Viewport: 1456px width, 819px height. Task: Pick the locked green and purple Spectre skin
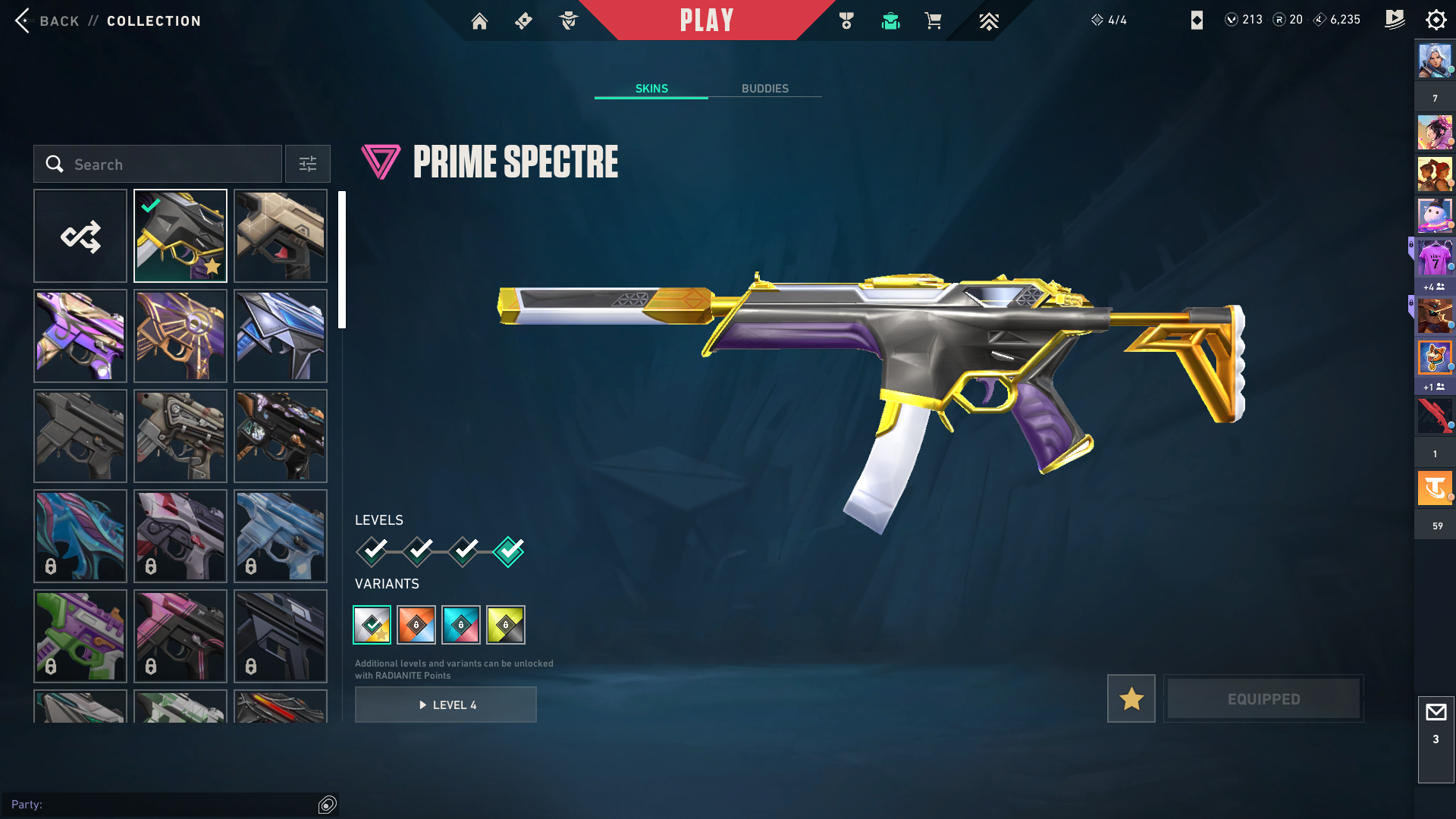[x=80, y=636]
